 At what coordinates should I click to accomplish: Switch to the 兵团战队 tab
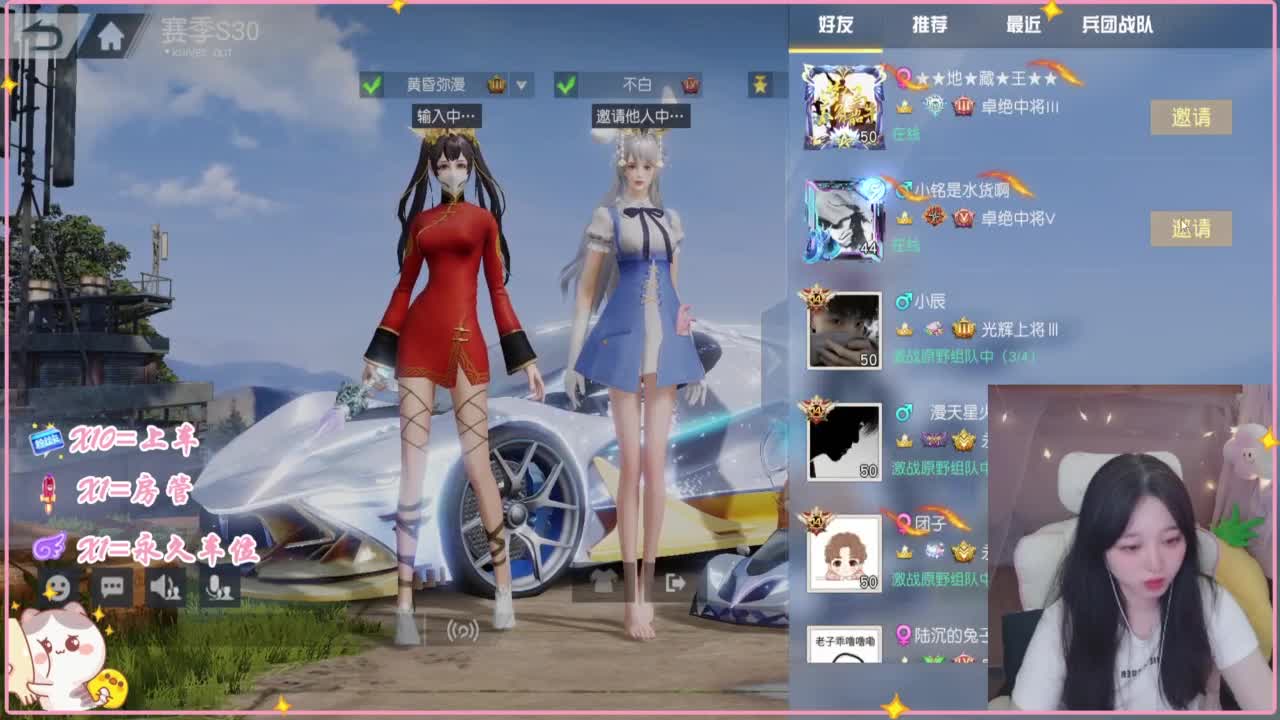(x=1117, y=26)
